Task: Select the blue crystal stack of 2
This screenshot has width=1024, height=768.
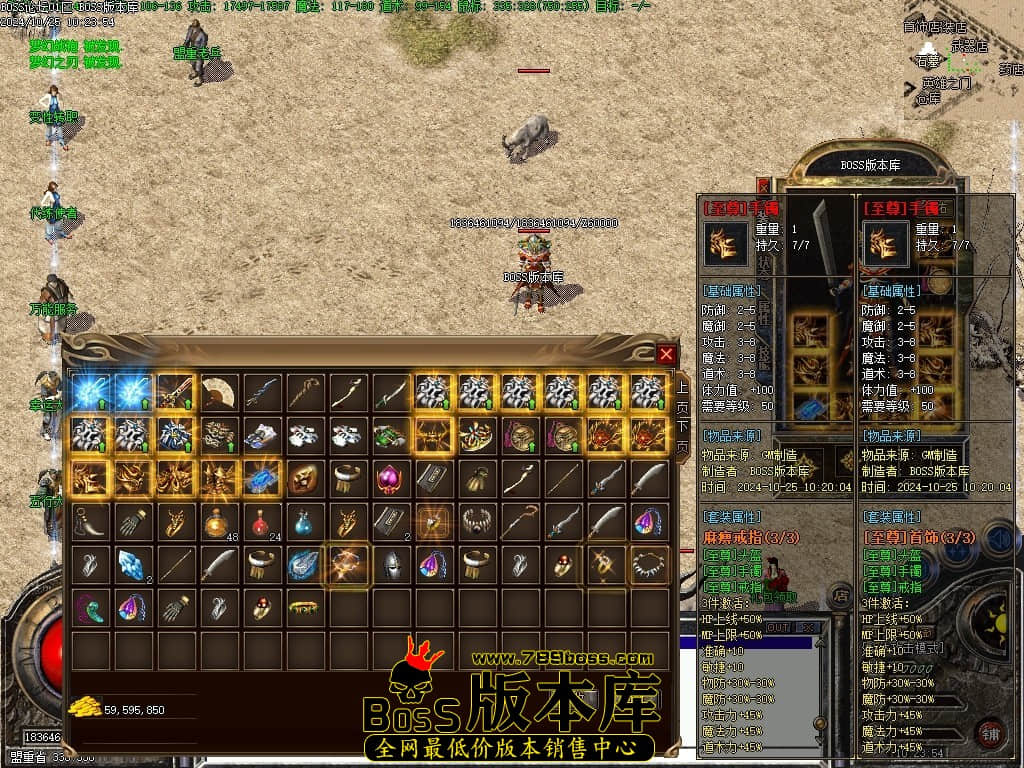Action: (134, 565)
